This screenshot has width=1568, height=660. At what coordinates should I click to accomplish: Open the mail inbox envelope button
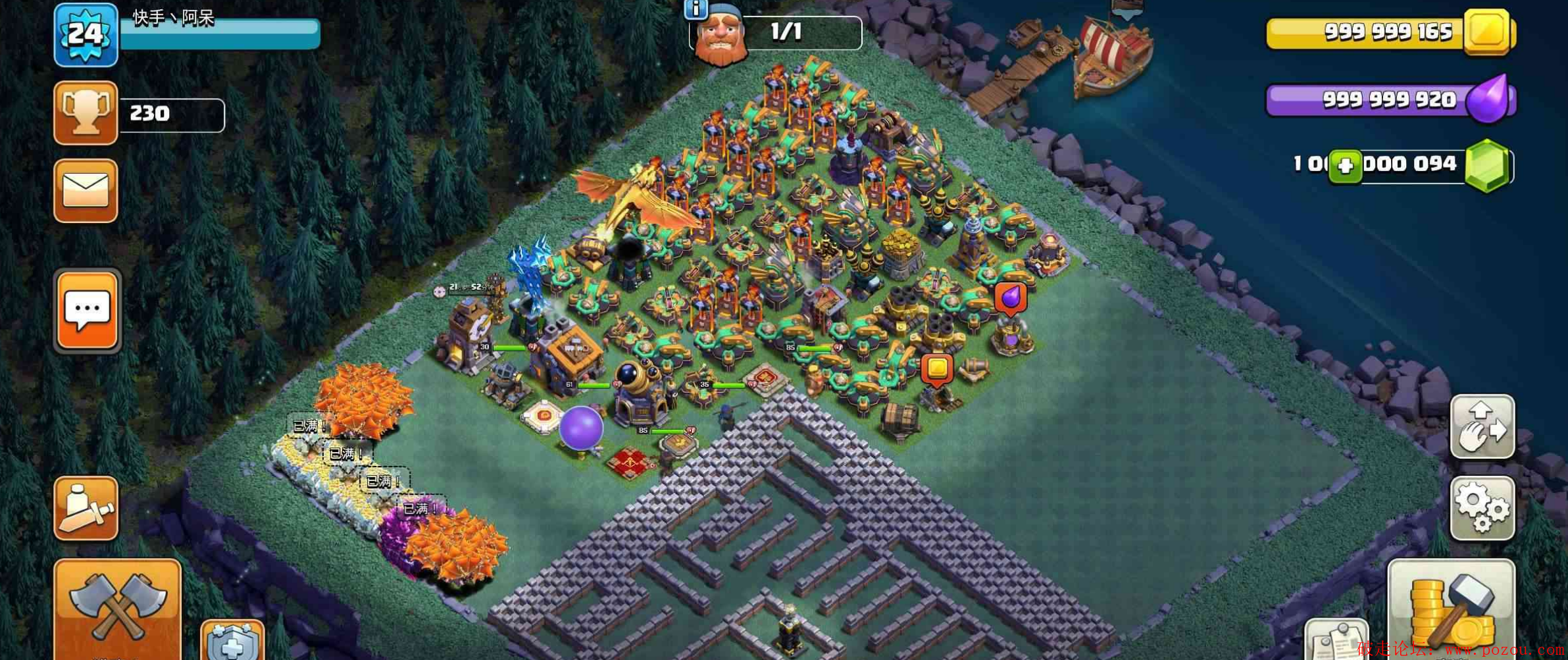86,191
